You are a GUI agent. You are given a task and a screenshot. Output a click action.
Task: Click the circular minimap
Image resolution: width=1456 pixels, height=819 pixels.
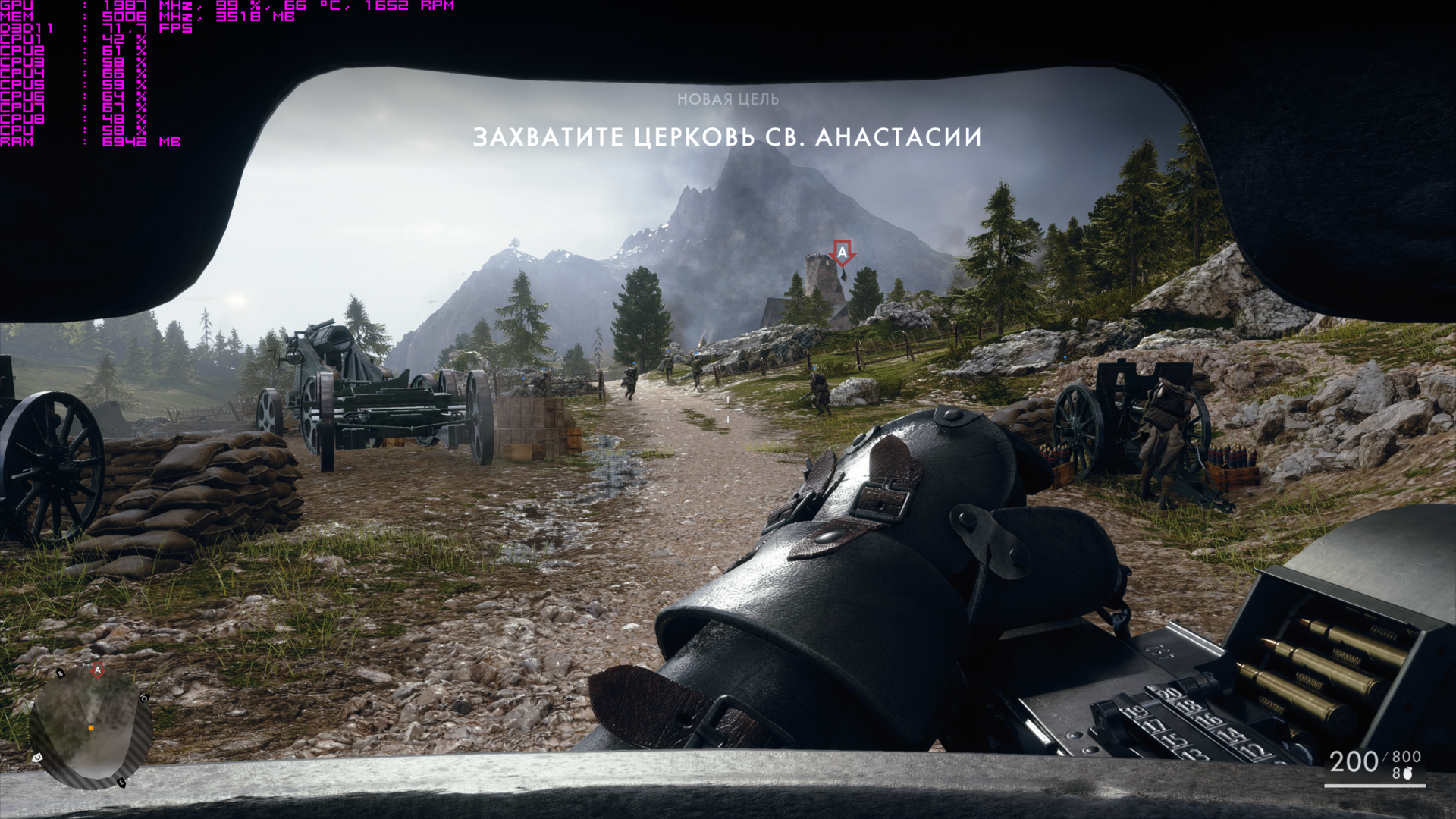(x=90, y=727)
